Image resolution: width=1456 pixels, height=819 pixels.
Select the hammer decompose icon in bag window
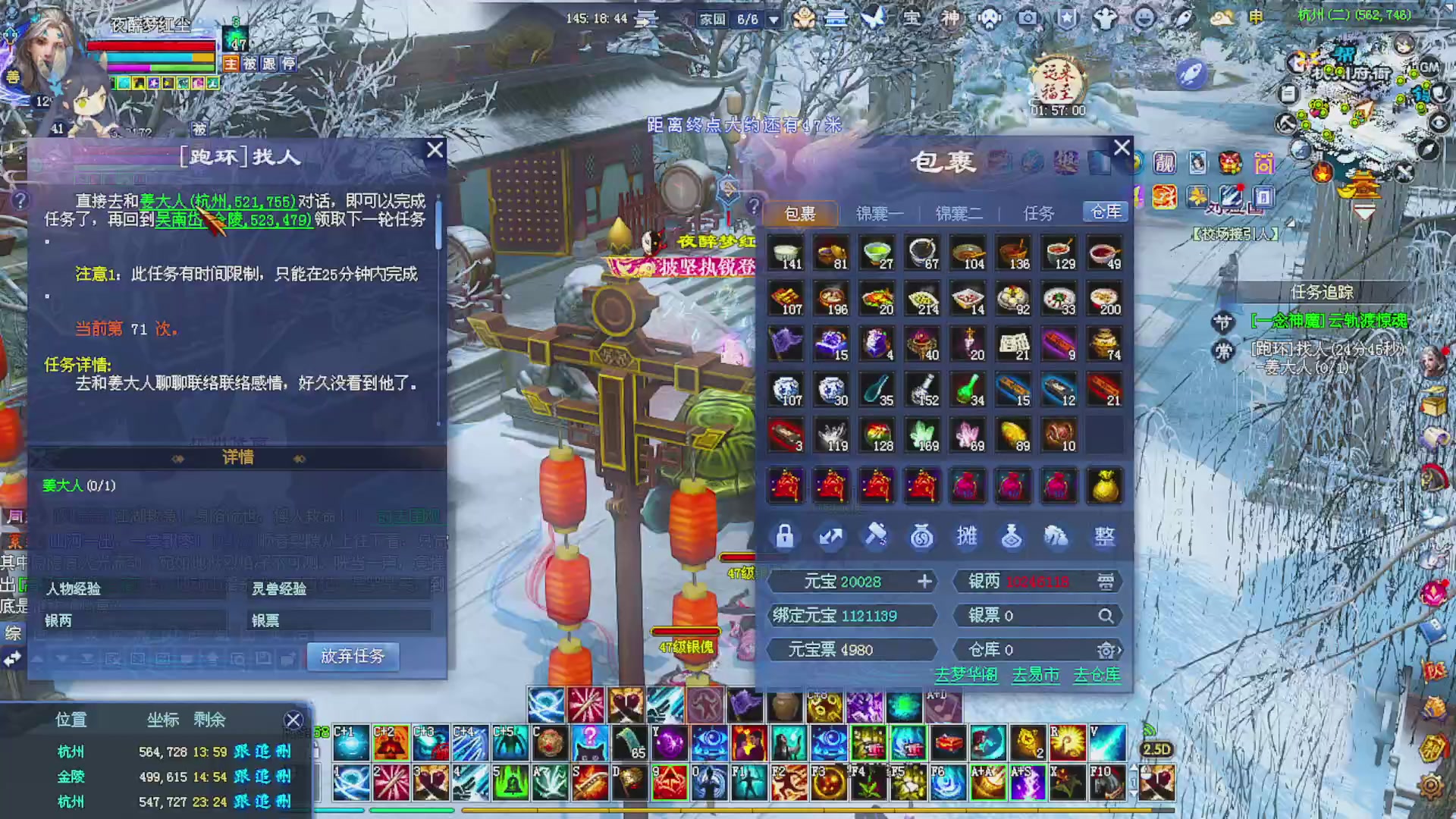[x=876, y=536]
